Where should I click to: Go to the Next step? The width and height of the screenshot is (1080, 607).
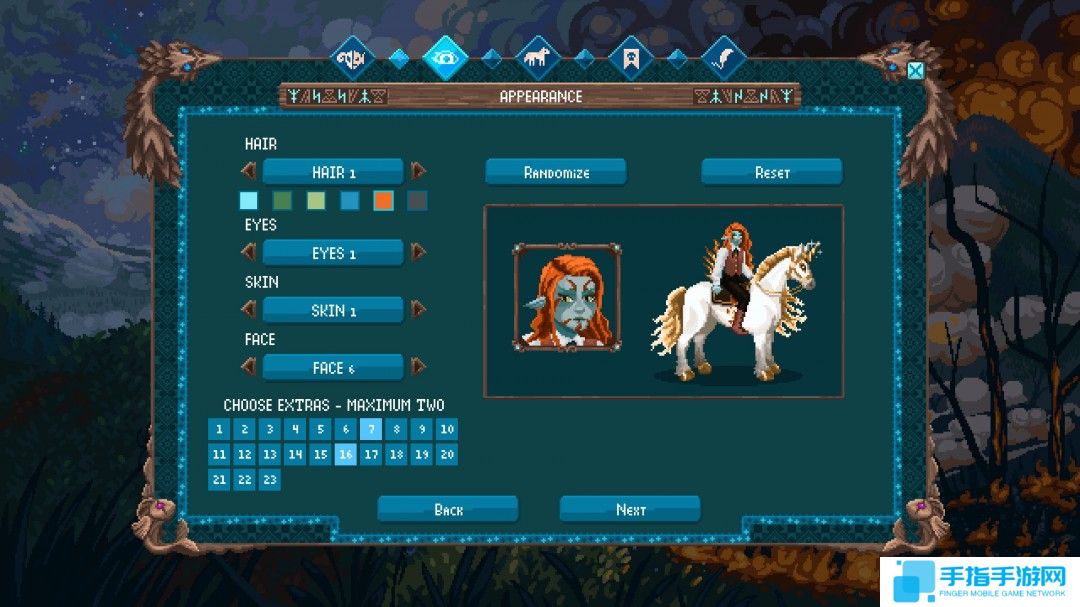(630, 509)
